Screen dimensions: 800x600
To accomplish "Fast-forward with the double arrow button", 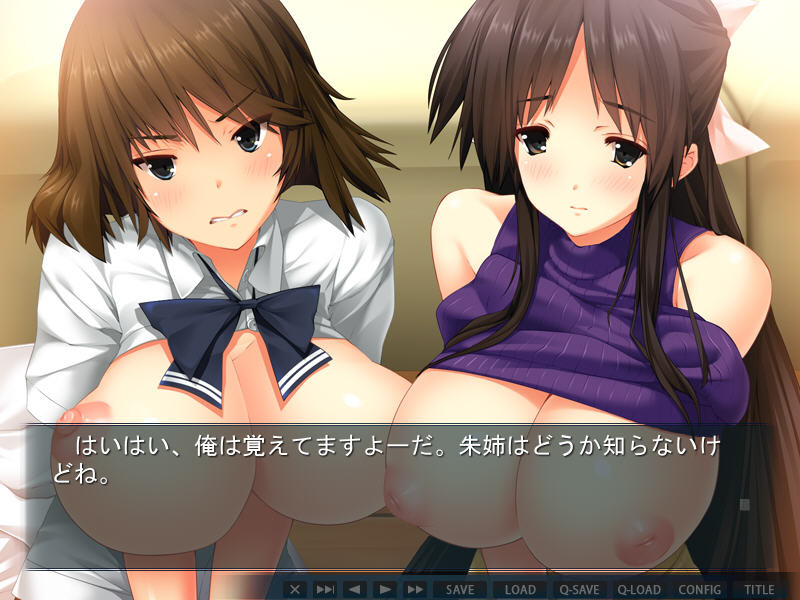I will (x=415, y=590).
